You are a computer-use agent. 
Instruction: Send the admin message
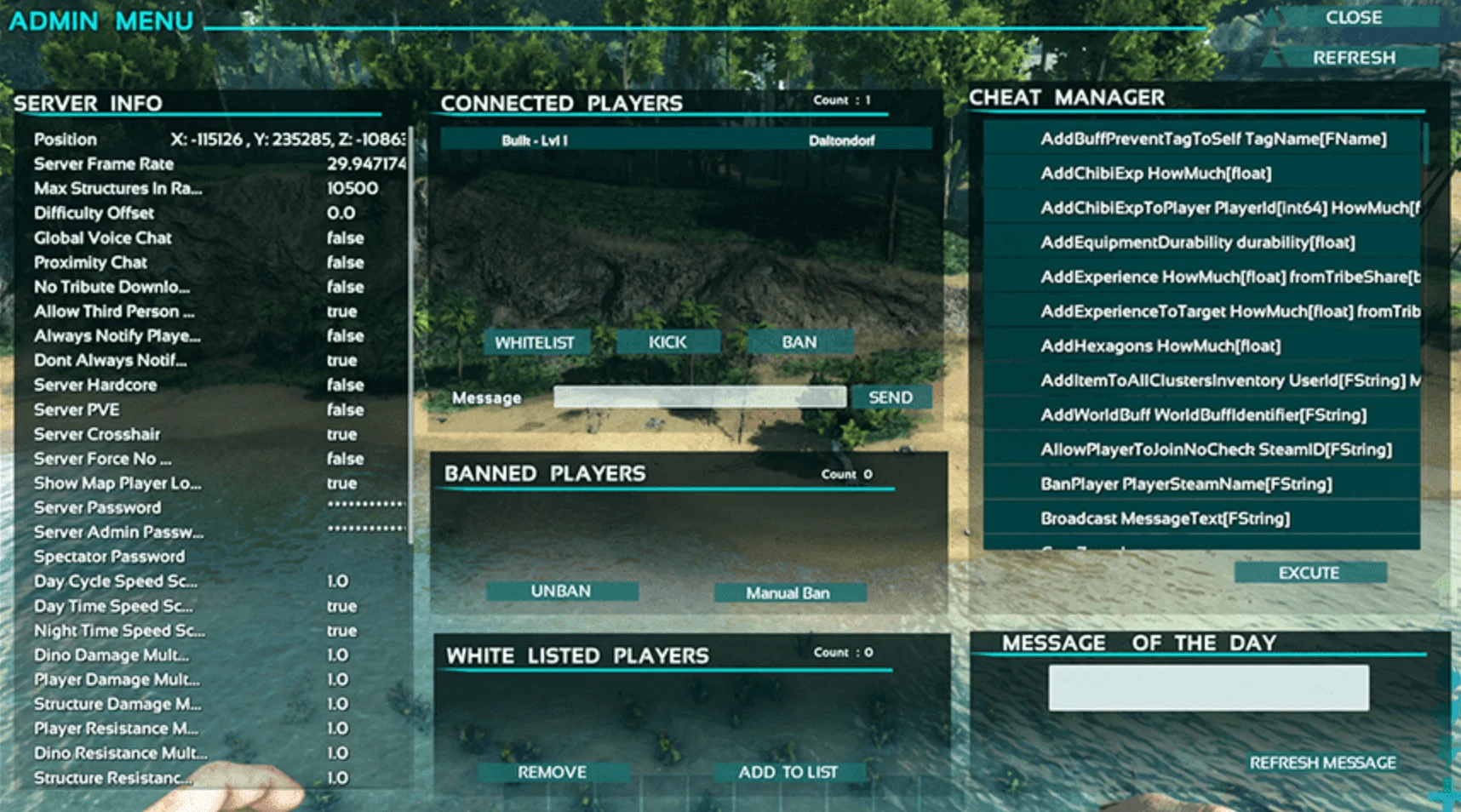click(891, 397)
